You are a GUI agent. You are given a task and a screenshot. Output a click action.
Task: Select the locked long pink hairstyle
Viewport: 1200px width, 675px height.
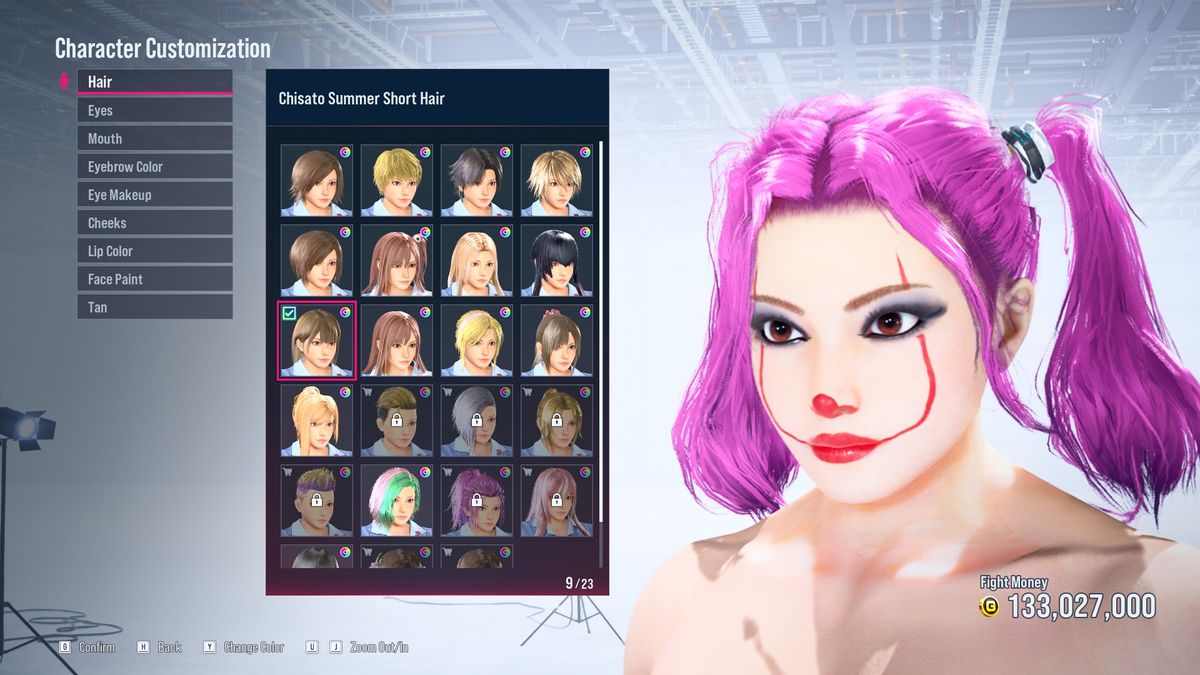click(x=556, y=501)
